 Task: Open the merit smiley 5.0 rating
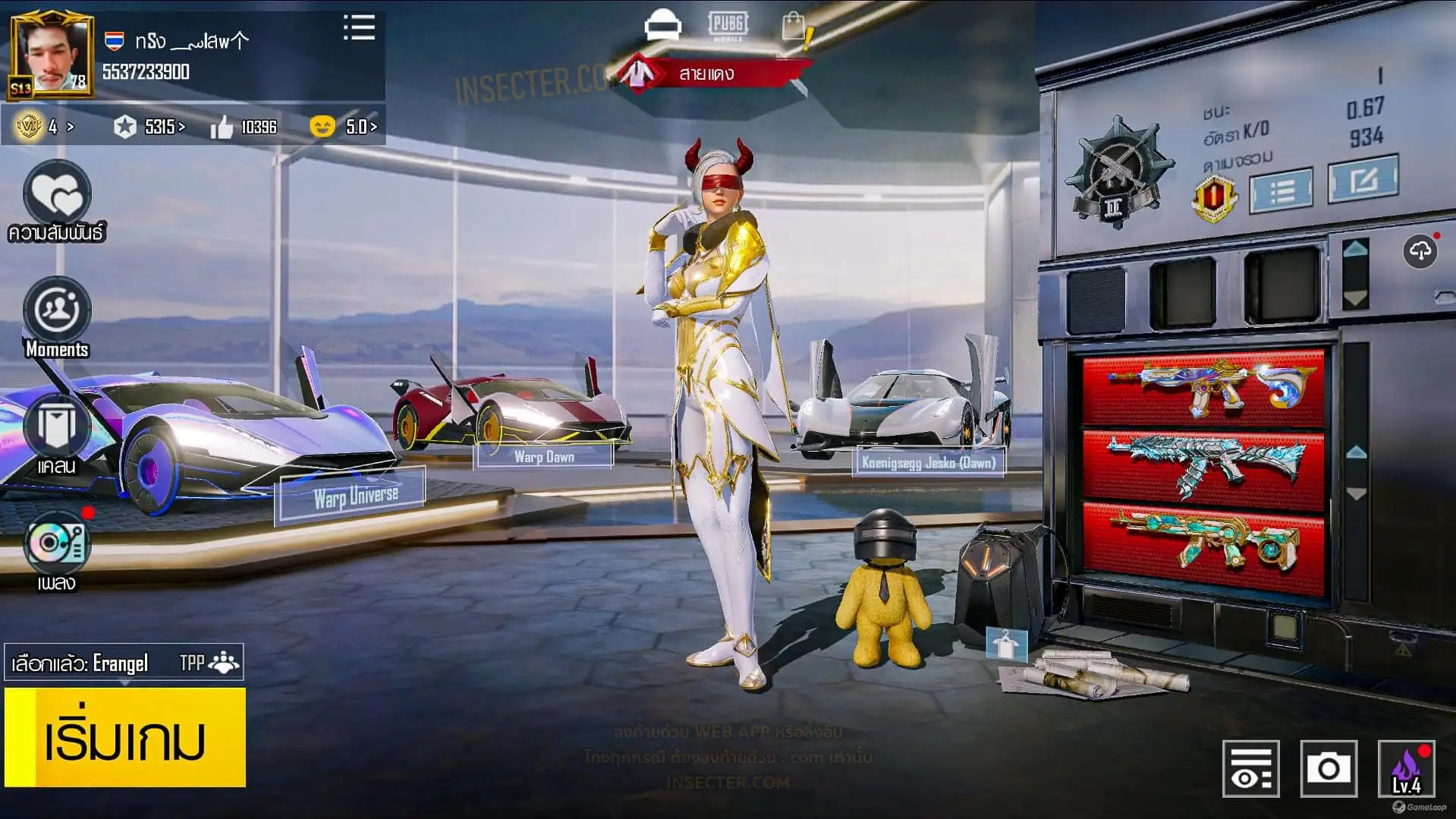pyautogui.click(x=343, y=127)
